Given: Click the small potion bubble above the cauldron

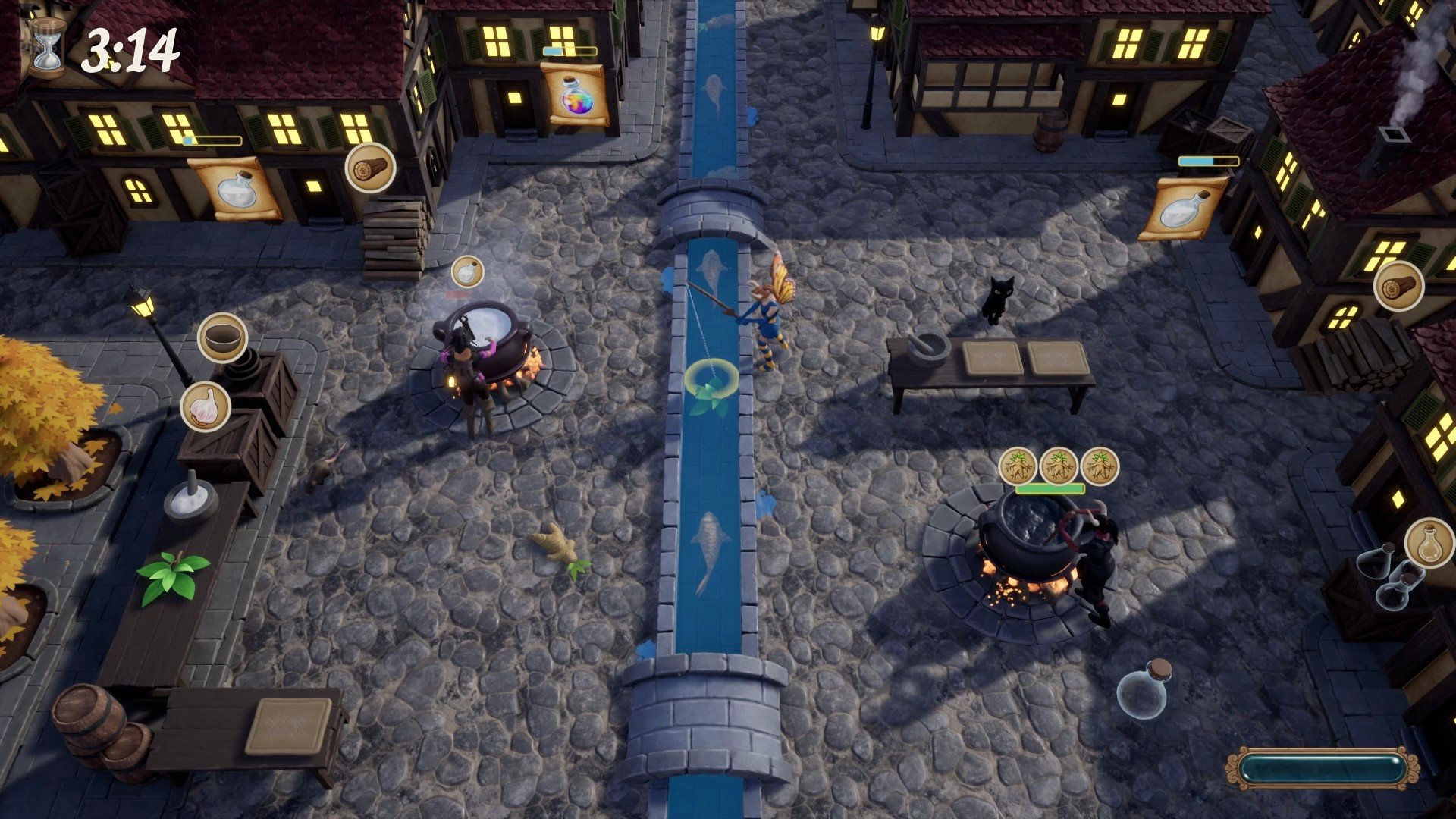Looking at the screenshot, I should (467, 271).
